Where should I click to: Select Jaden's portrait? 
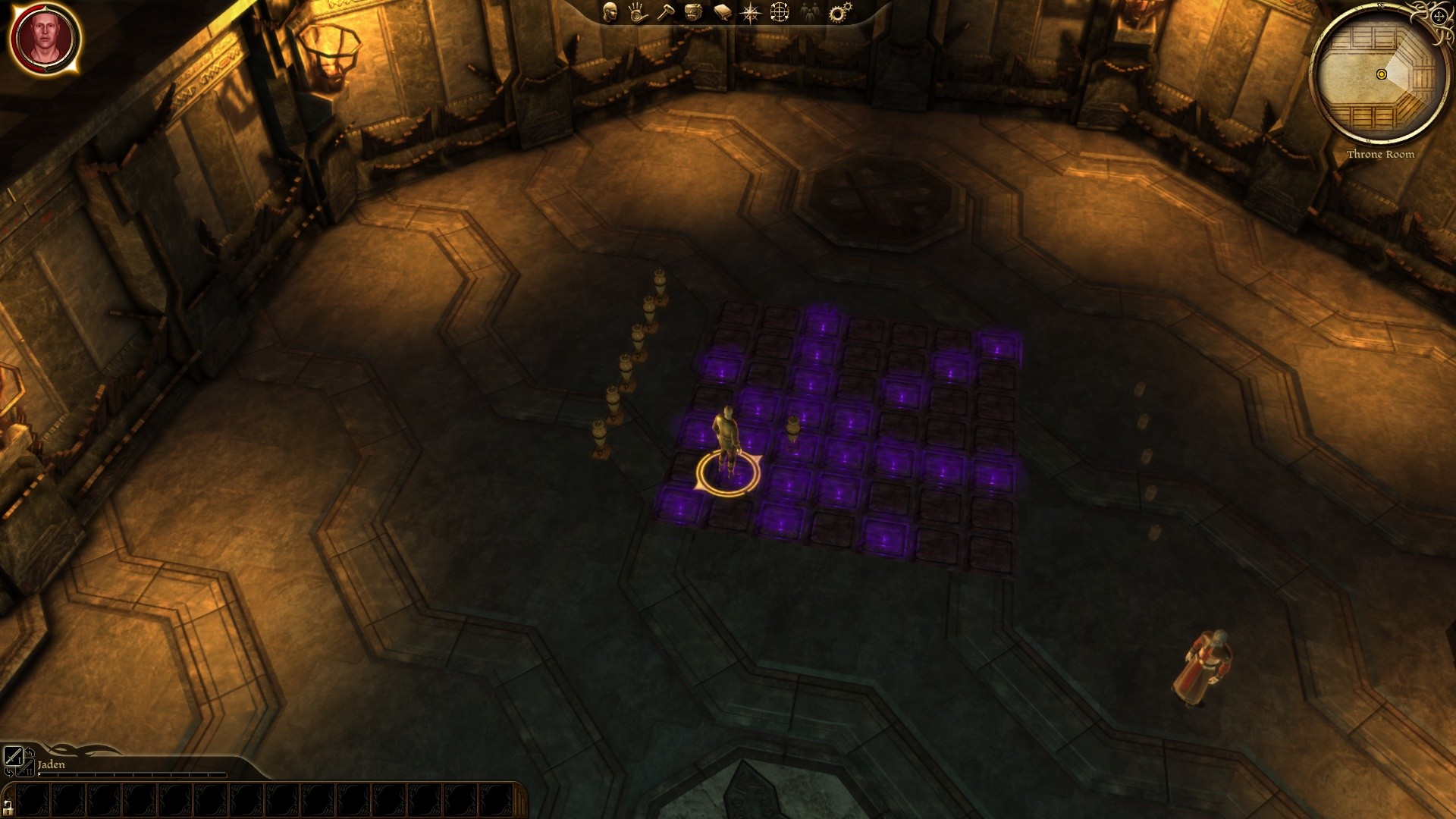45,39
